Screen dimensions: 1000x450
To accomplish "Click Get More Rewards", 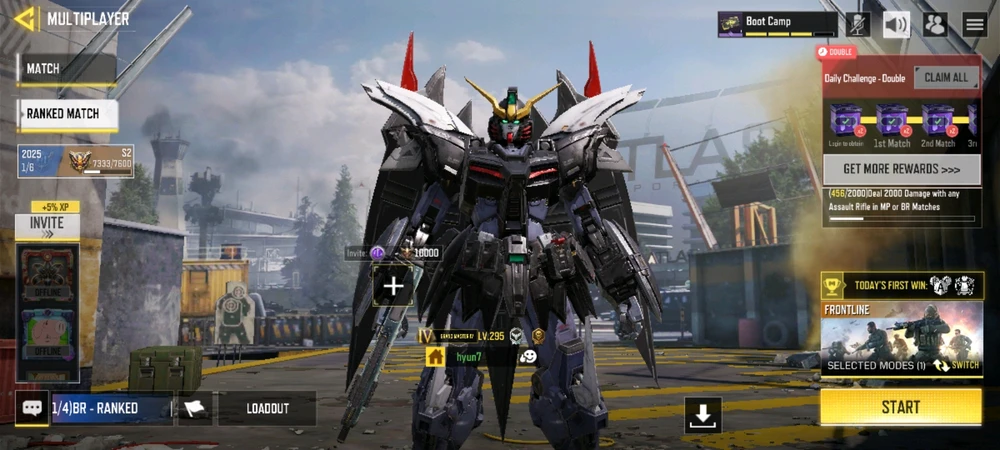I will pos(901,169).
